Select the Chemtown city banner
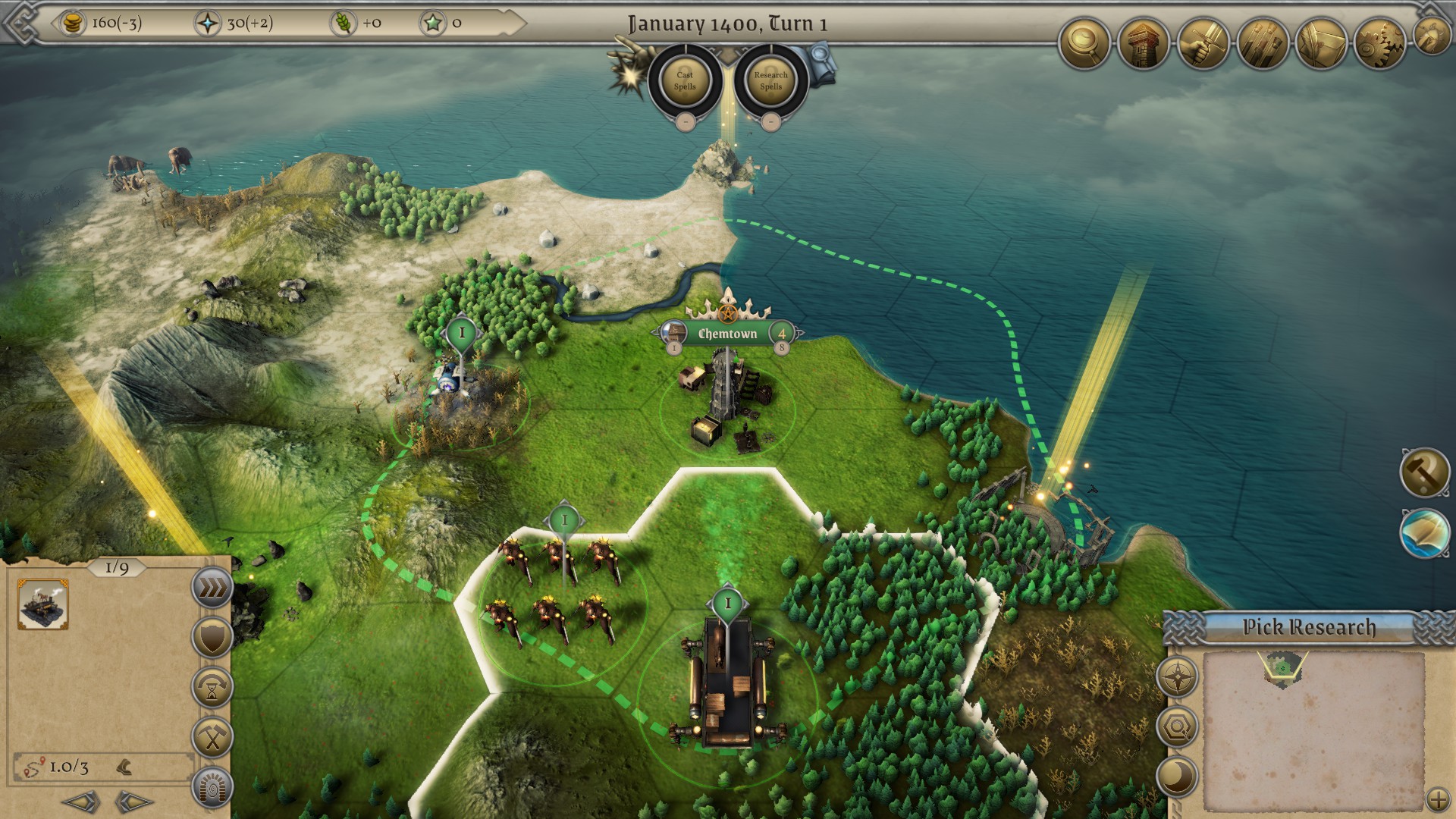 point(727,334)
